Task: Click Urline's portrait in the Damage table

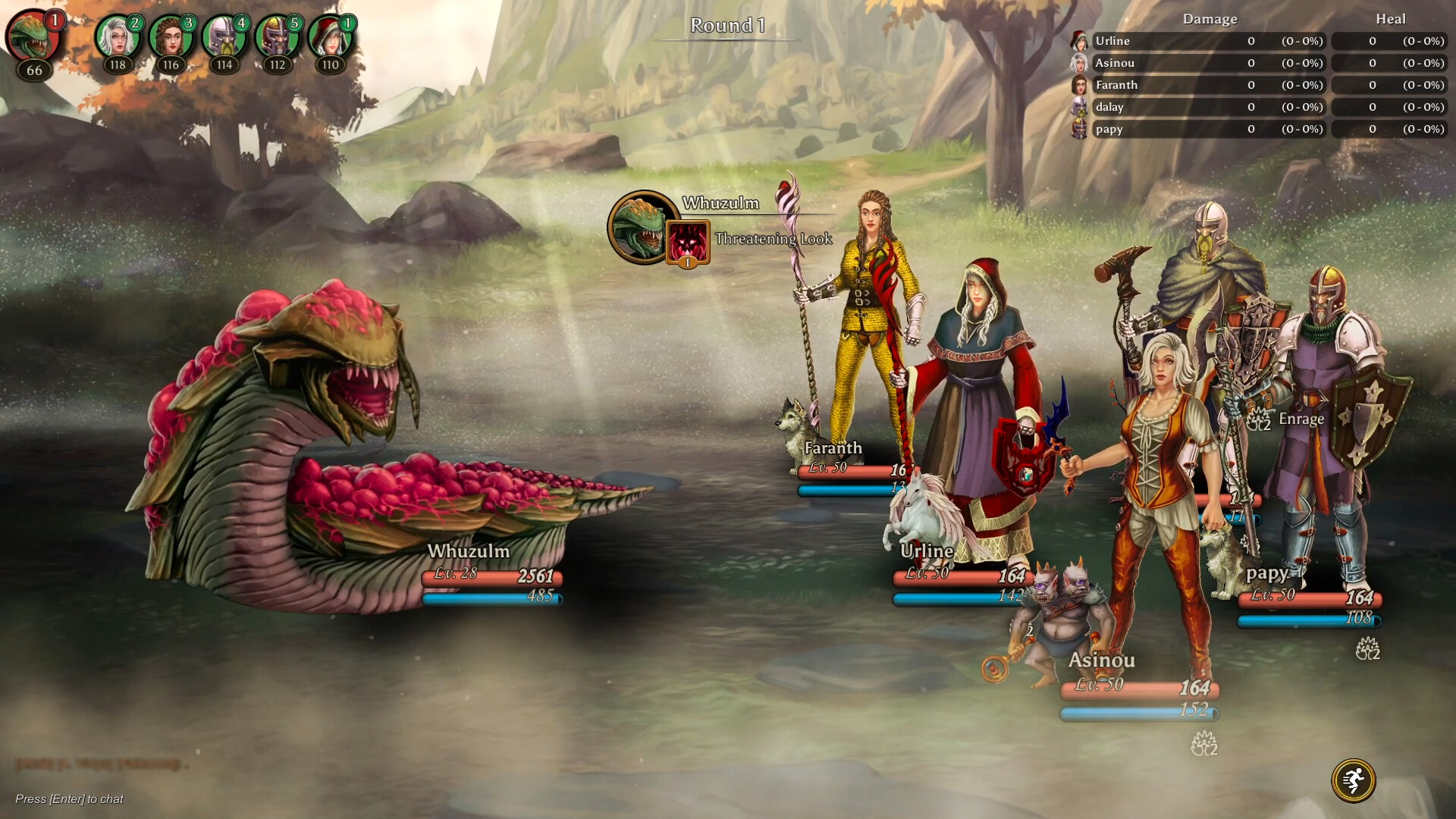Action: click(x=1079, y=42)
